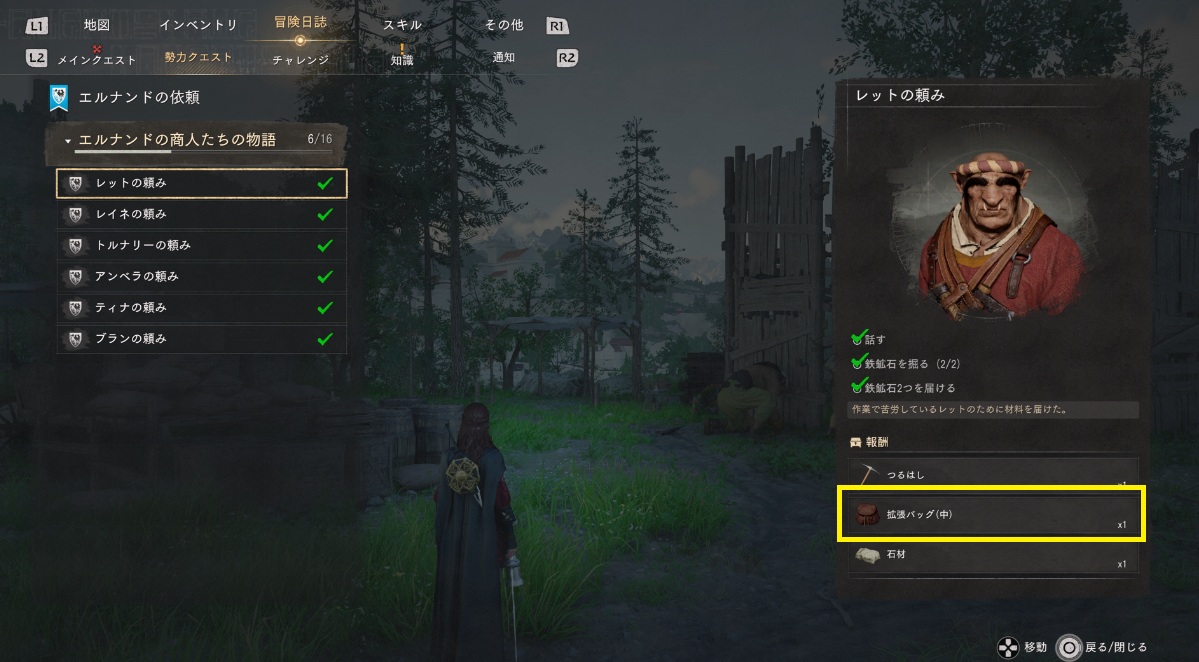Screen dimensions: 1199x662
Task: Select the つるはし reward item
Action: pyautogui.click(x=991, y=474)
